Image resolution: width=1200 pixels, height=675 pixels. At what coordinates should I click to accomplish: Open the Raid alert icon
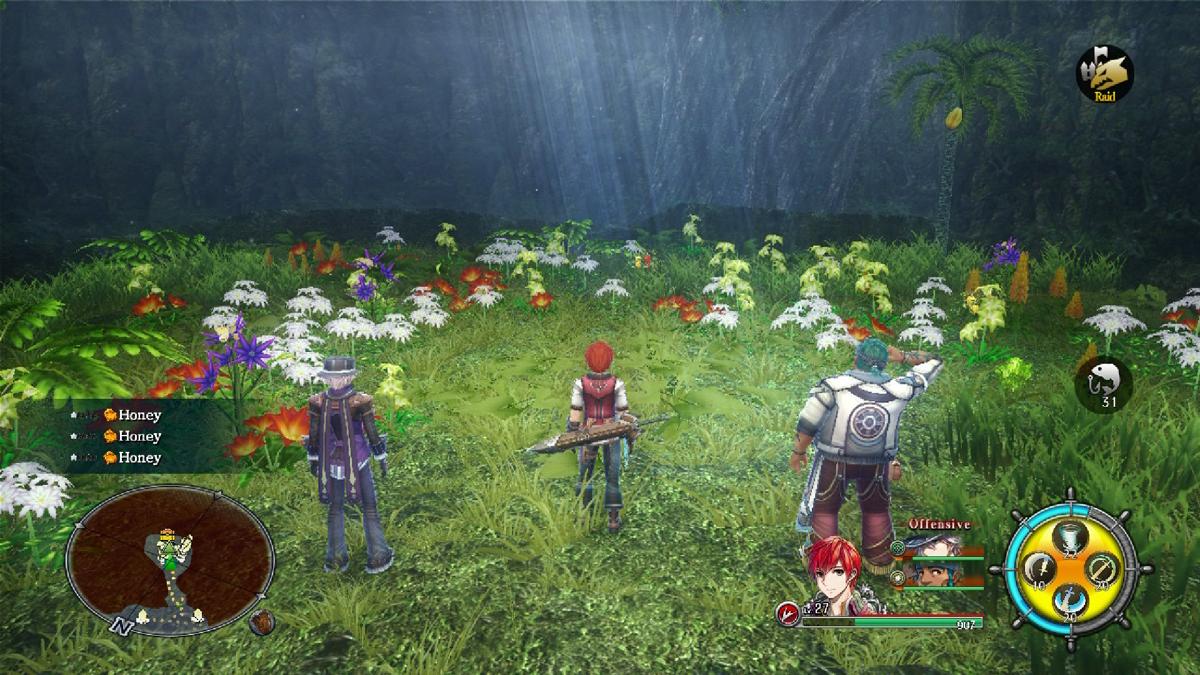click(x=1104, y=71)
